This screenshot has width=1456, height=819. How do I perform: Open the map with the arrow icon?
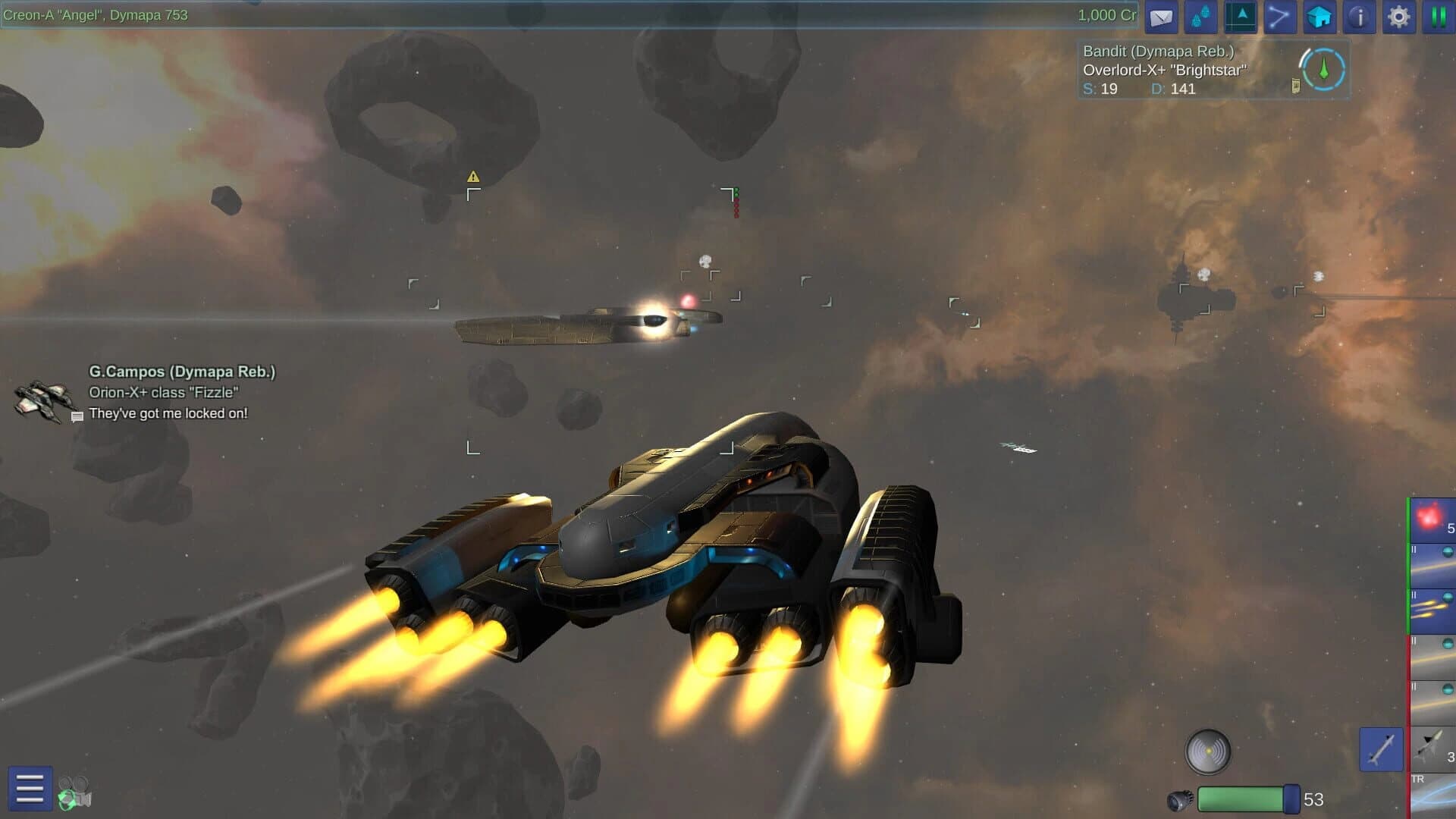tap(1239, 17)
